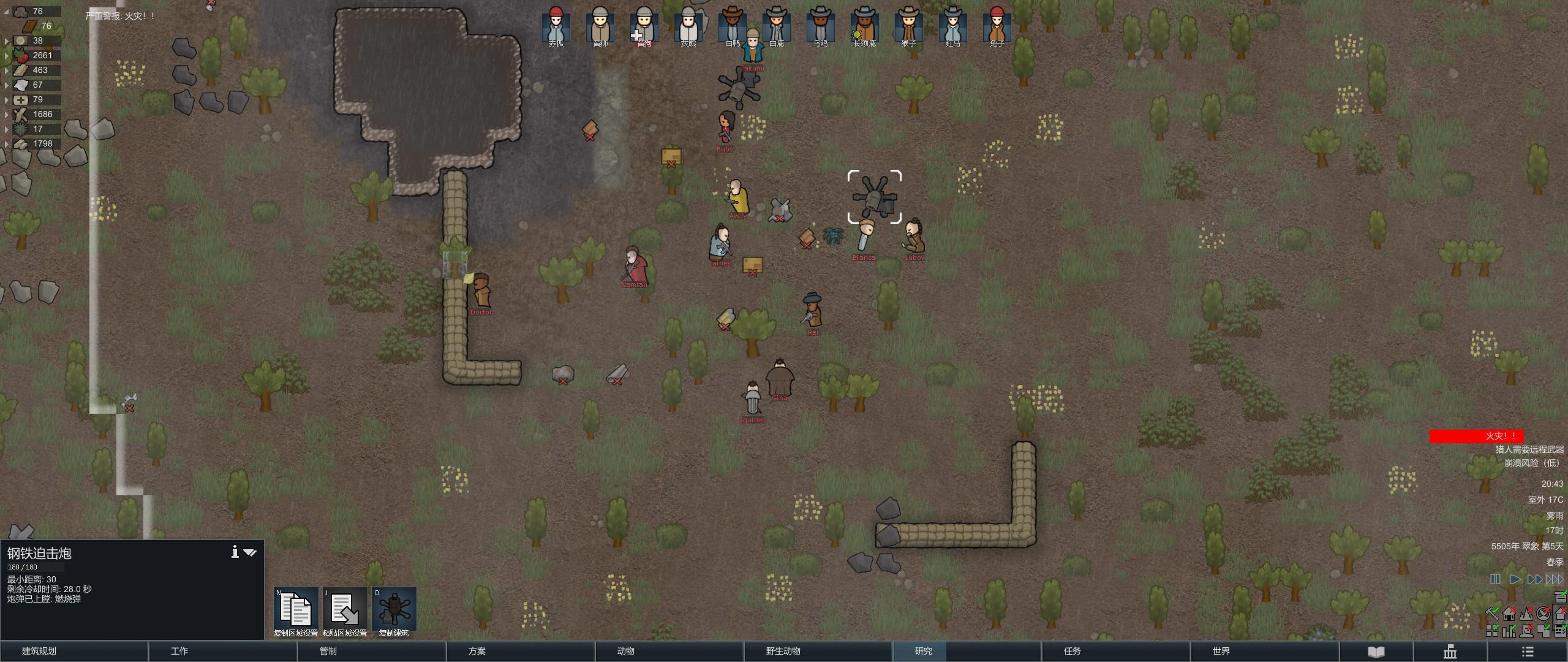This screenshot has width=1568, height=662.
Task: Click the red 火灾!! fire alert
Action: point(1476,436)
